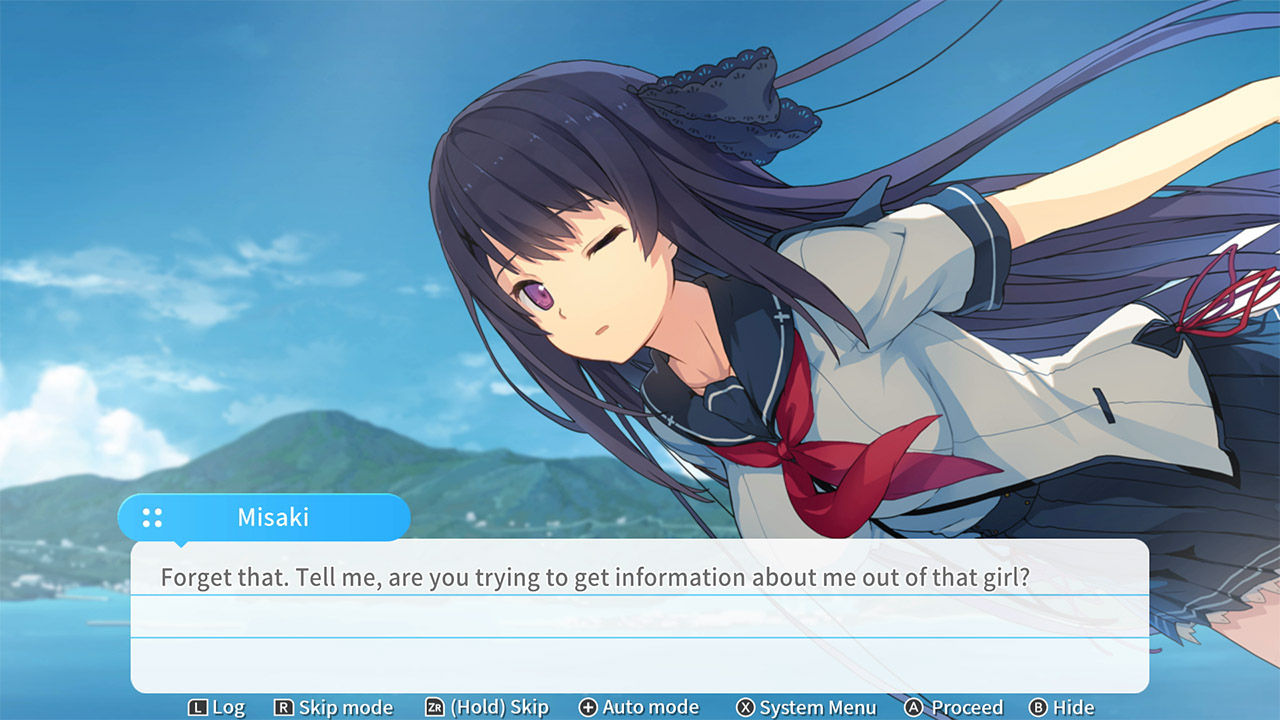Click the B icon next to Hide
Image resolution: width=1280 pixels, height=720 pixels.
tap(1037, 707)
